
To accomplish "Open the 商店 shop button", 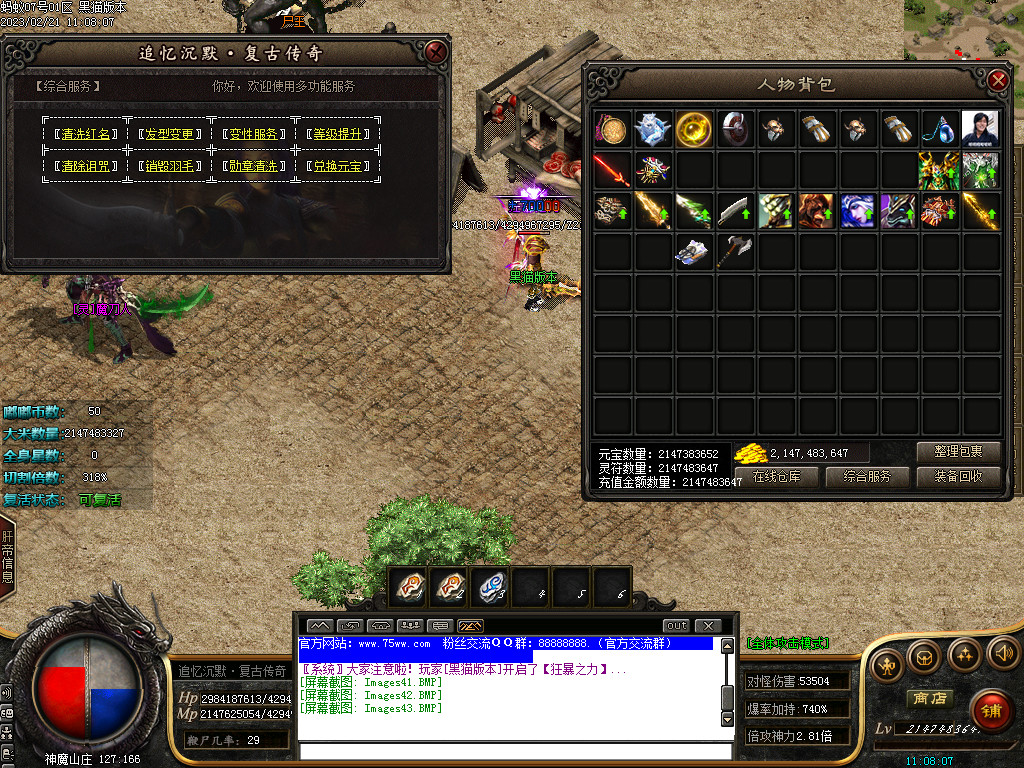I will pyautogui.click(x=928, y=698).
